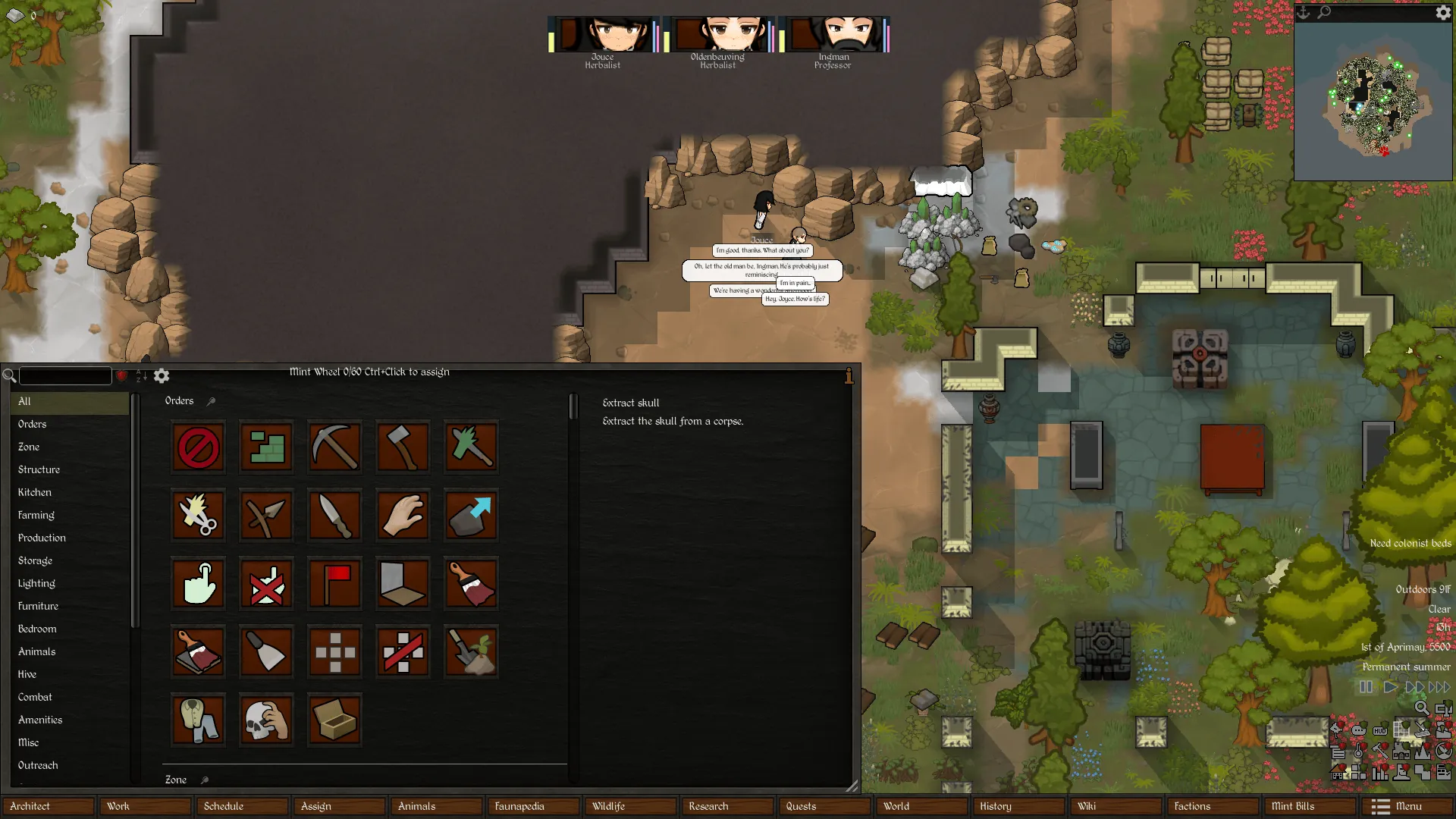Viewport: 1456px width, 819px height.
Task: Select colonist Ingman's portrait
Action: pyautogui.click(x=833, y=35)
